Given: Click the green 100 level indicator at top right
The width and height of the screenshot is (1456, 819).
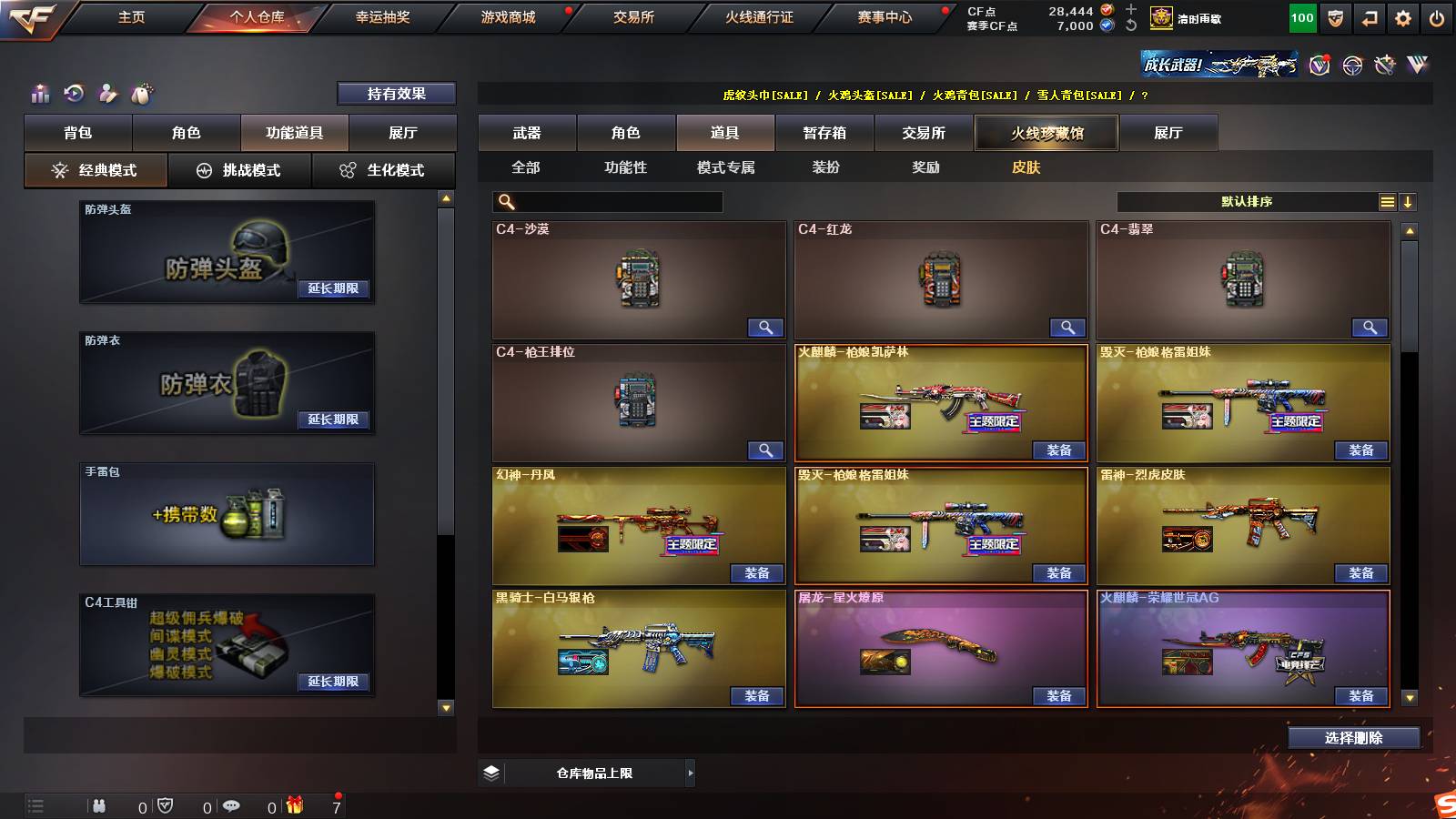Looking at the screenshot, I should (1302, 16).
